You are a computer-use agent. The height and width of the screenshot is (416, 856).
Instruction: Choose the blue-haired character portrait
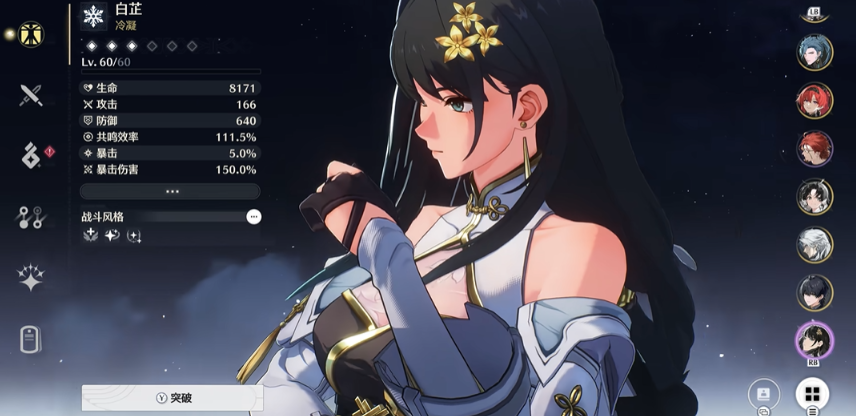click(814, 52)
